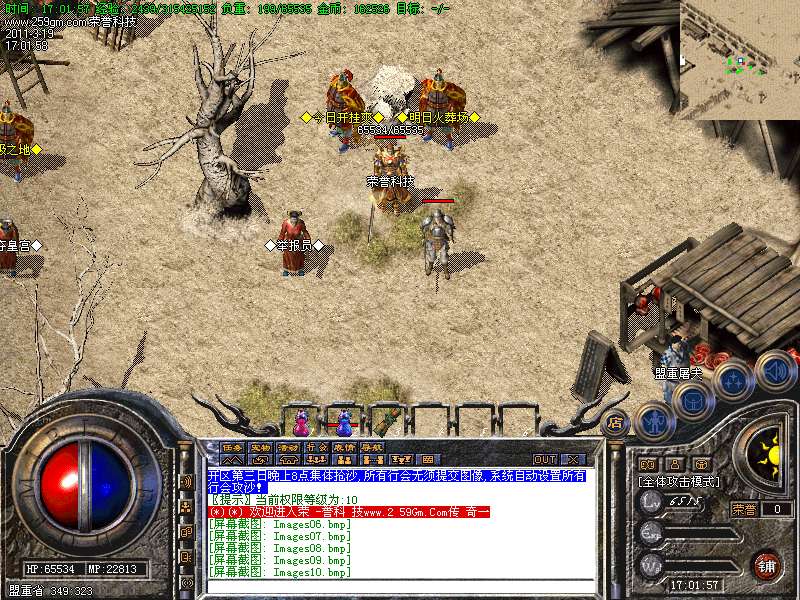Open the 荣誉 honor button

click(744, 509)
